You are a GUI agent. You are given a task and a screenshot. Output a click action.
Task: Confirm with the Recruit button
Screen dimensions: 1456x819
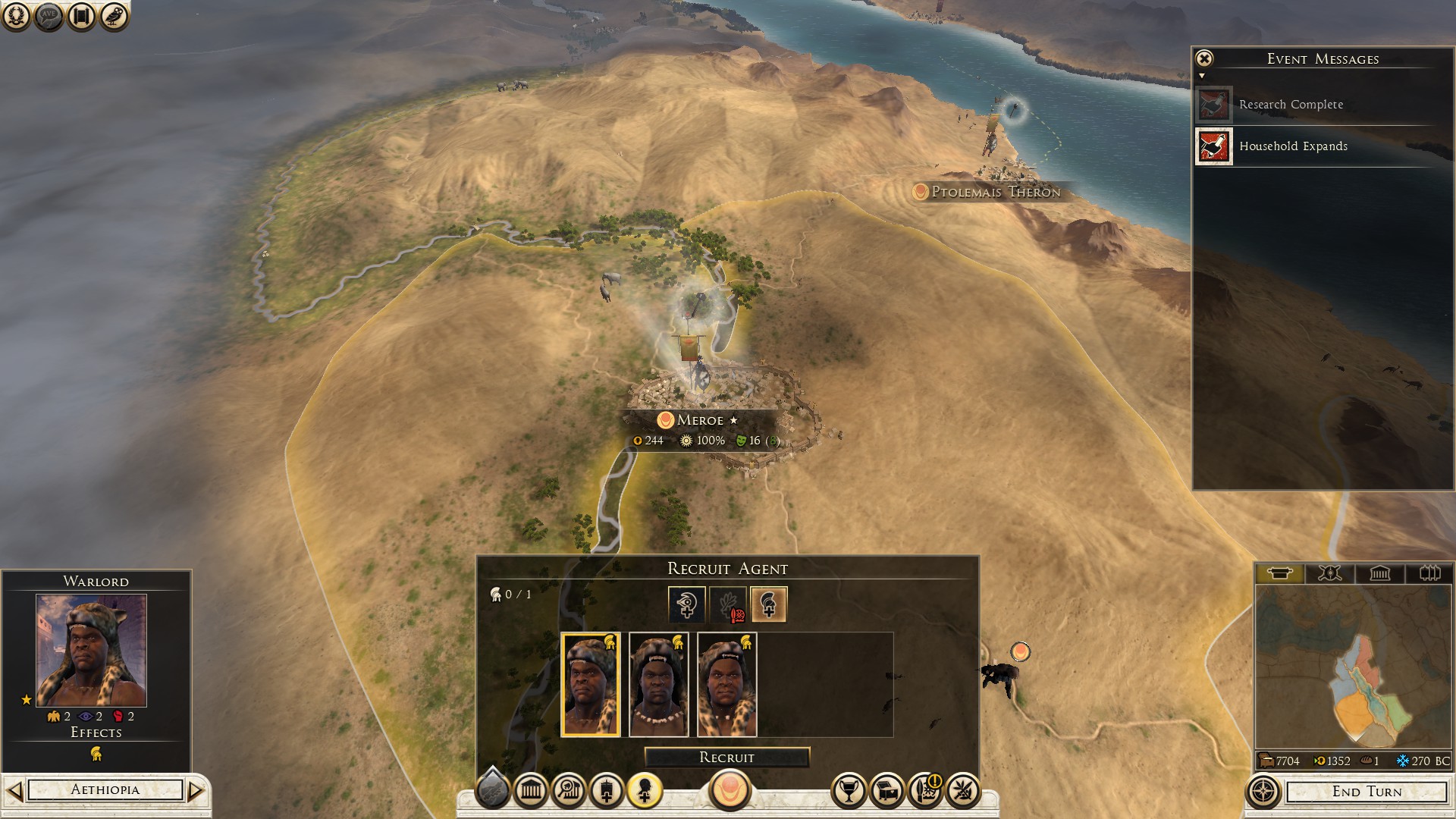coord(726,758)
